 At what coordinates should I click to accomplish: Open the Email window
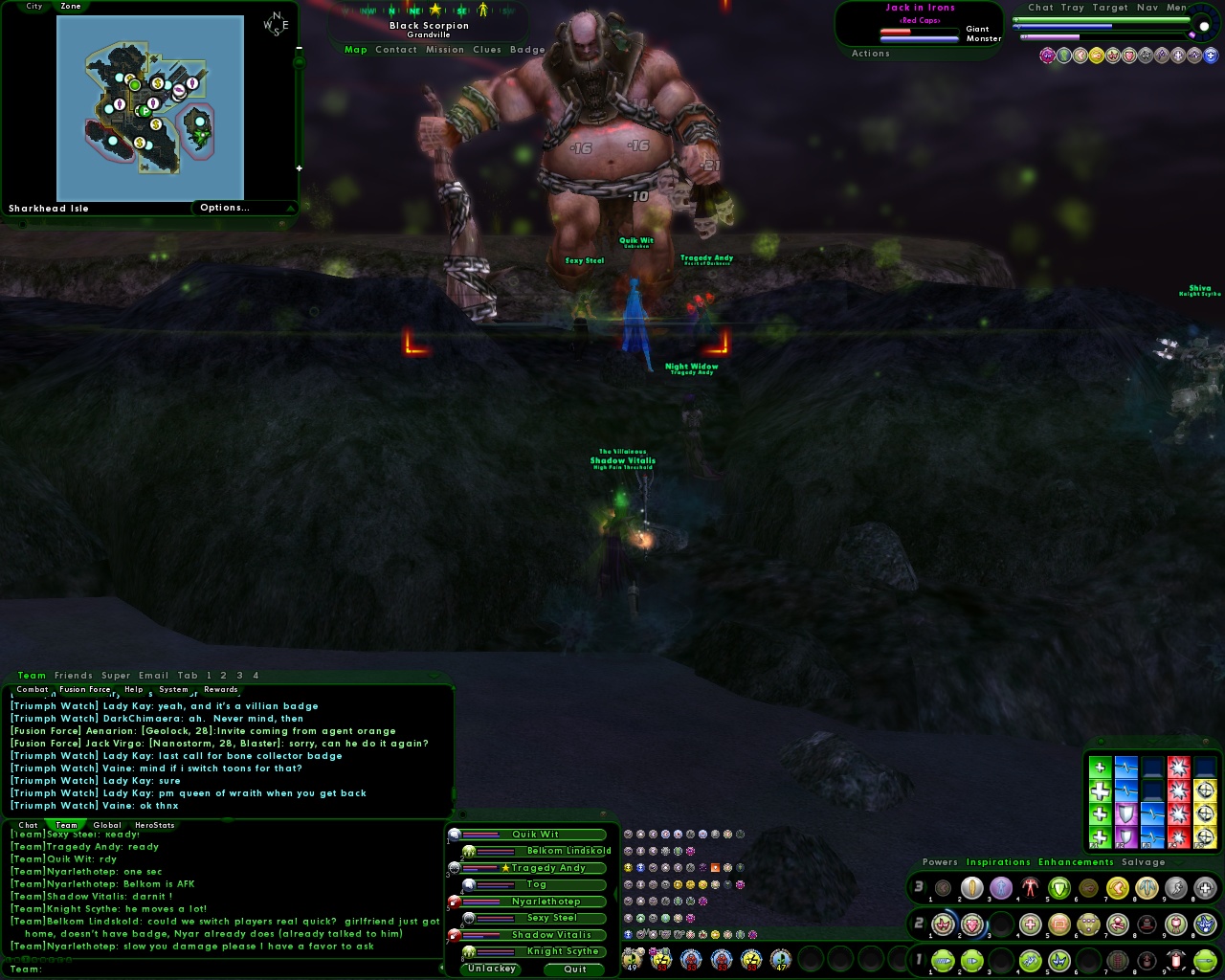pyautogui.click(x=153, y=676)
